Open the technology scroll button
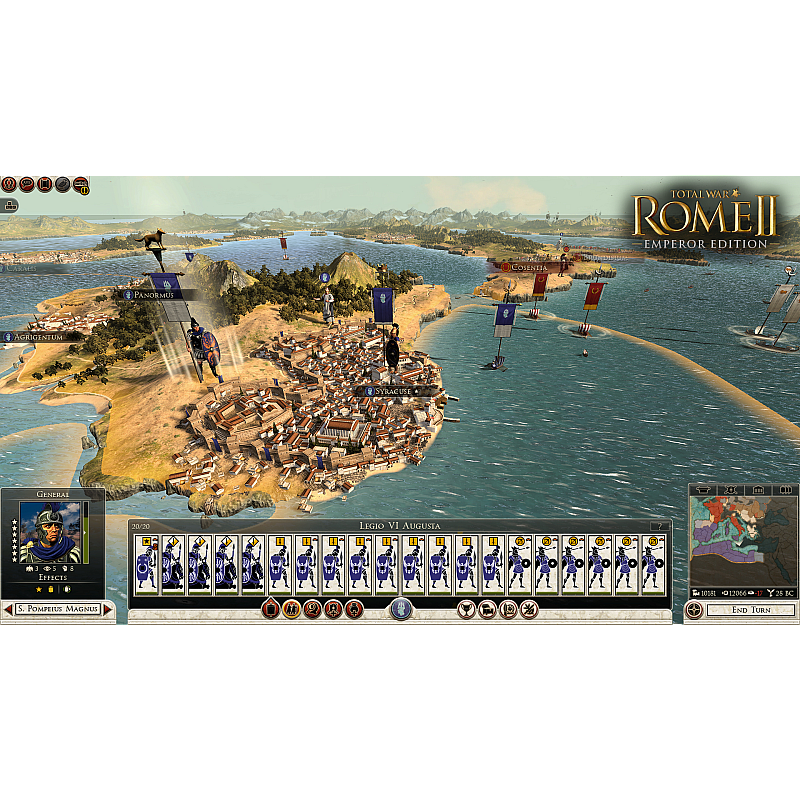 coord(45,184)
